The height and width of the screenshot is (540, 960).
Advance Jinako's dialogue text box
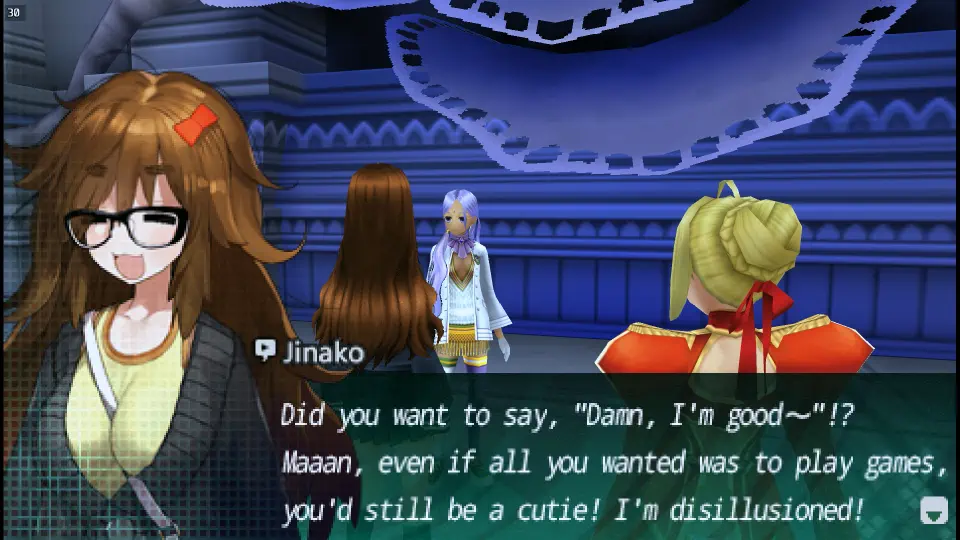pyautogui.click(x=600, y=460)
